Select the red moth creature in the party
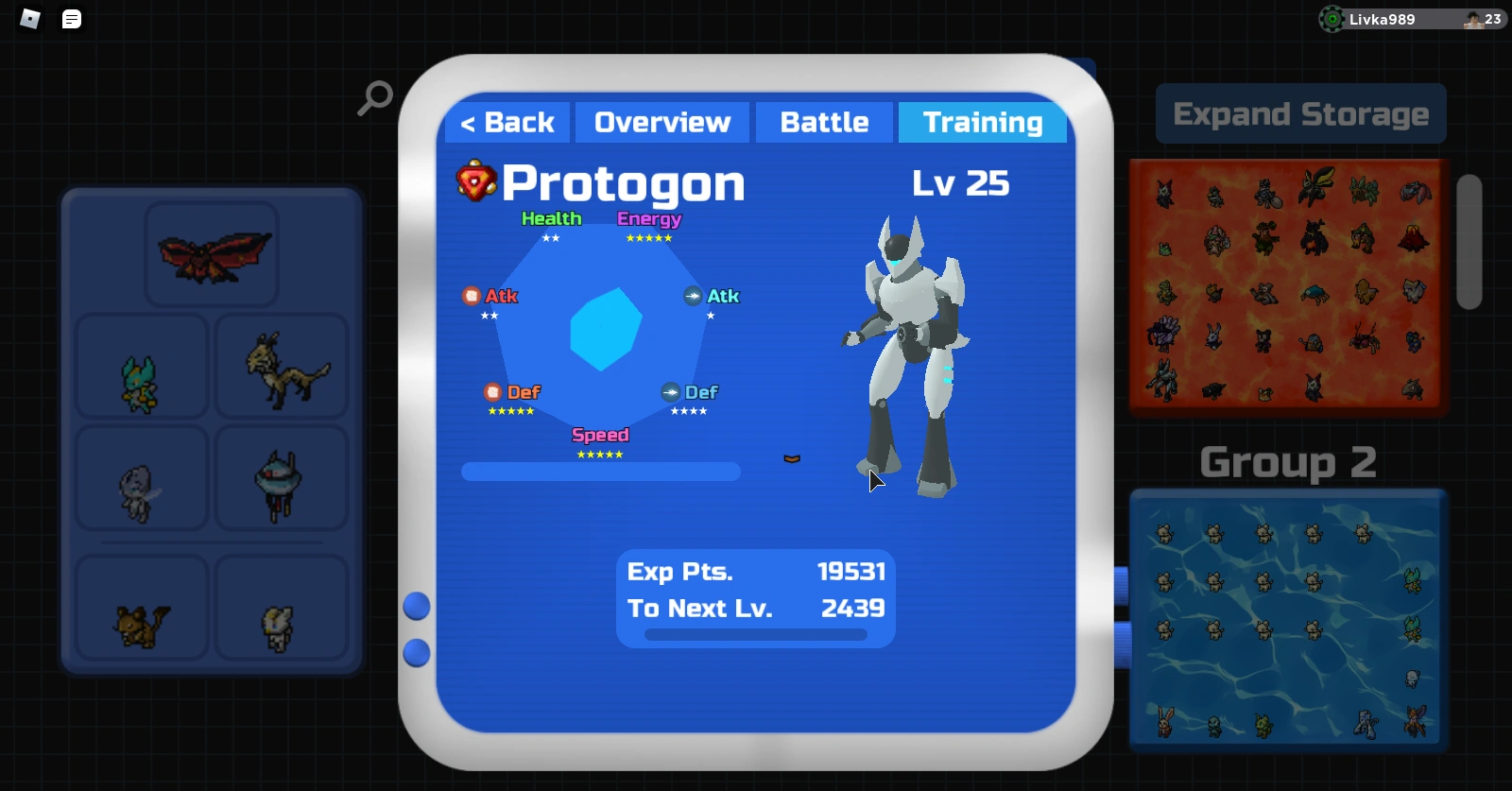 [x=212, y=253]
